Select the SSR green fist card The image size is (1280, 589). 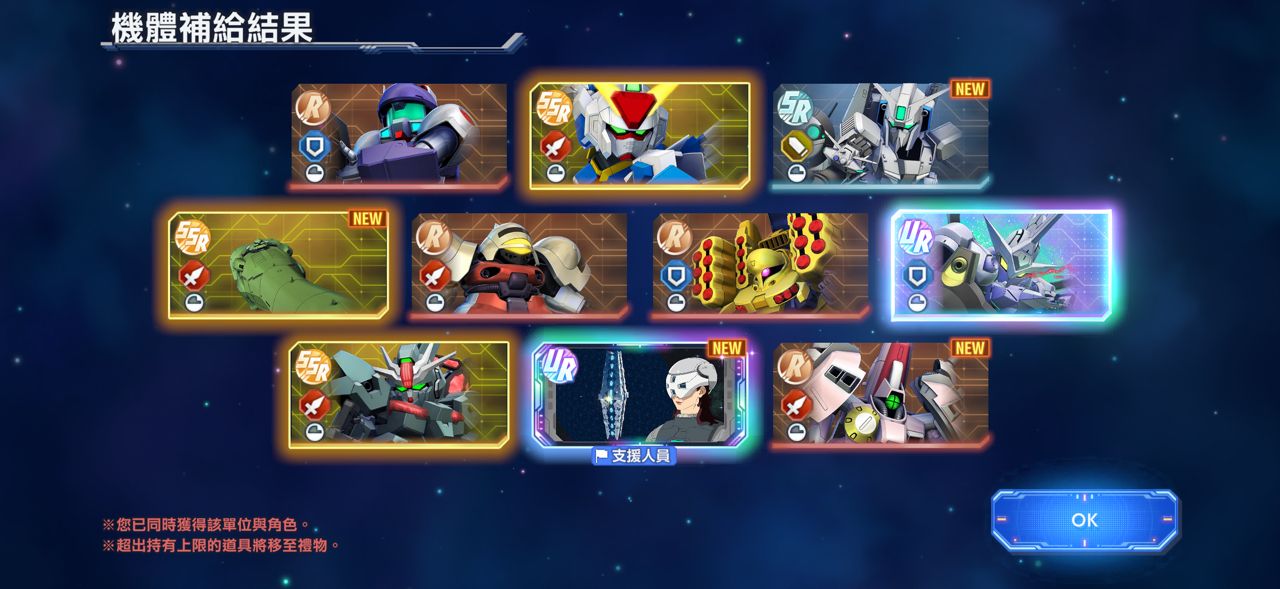coord(278,265)
